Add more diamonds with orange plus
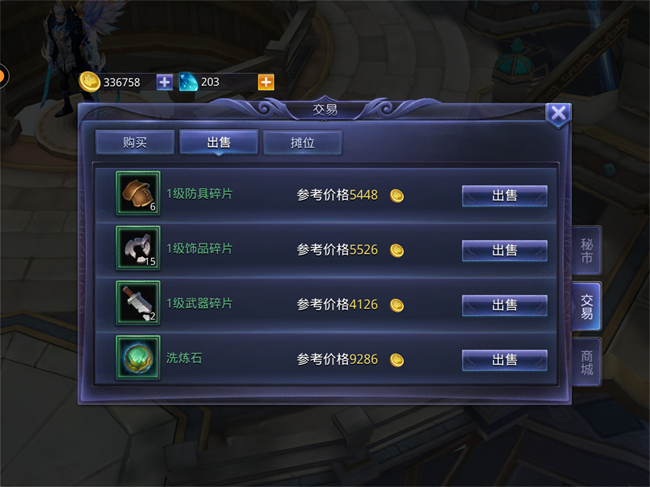Screen dimensions: 650x487 [x=266, y=82]
